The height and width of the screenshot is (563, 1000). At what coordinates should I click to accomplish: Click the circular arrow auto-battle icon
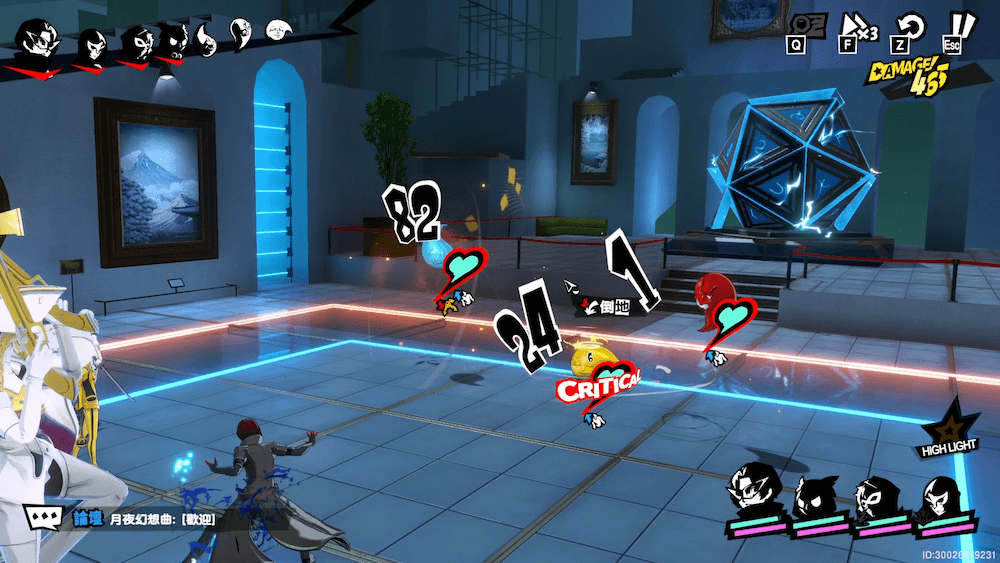[x=909, y=25]
